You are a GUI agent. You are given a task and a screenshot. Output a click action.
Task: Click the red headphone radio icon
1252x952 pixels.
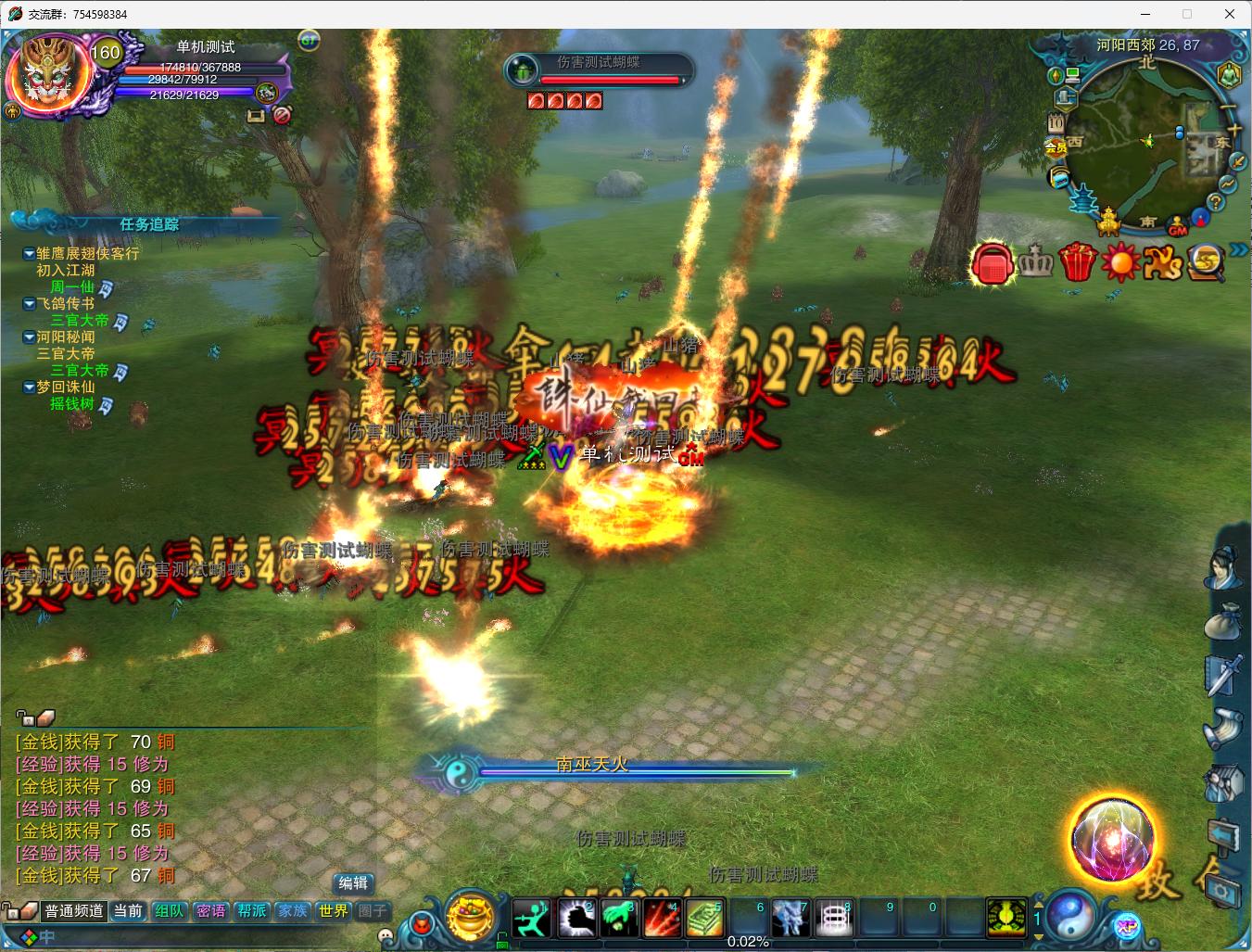coord(992,263)
